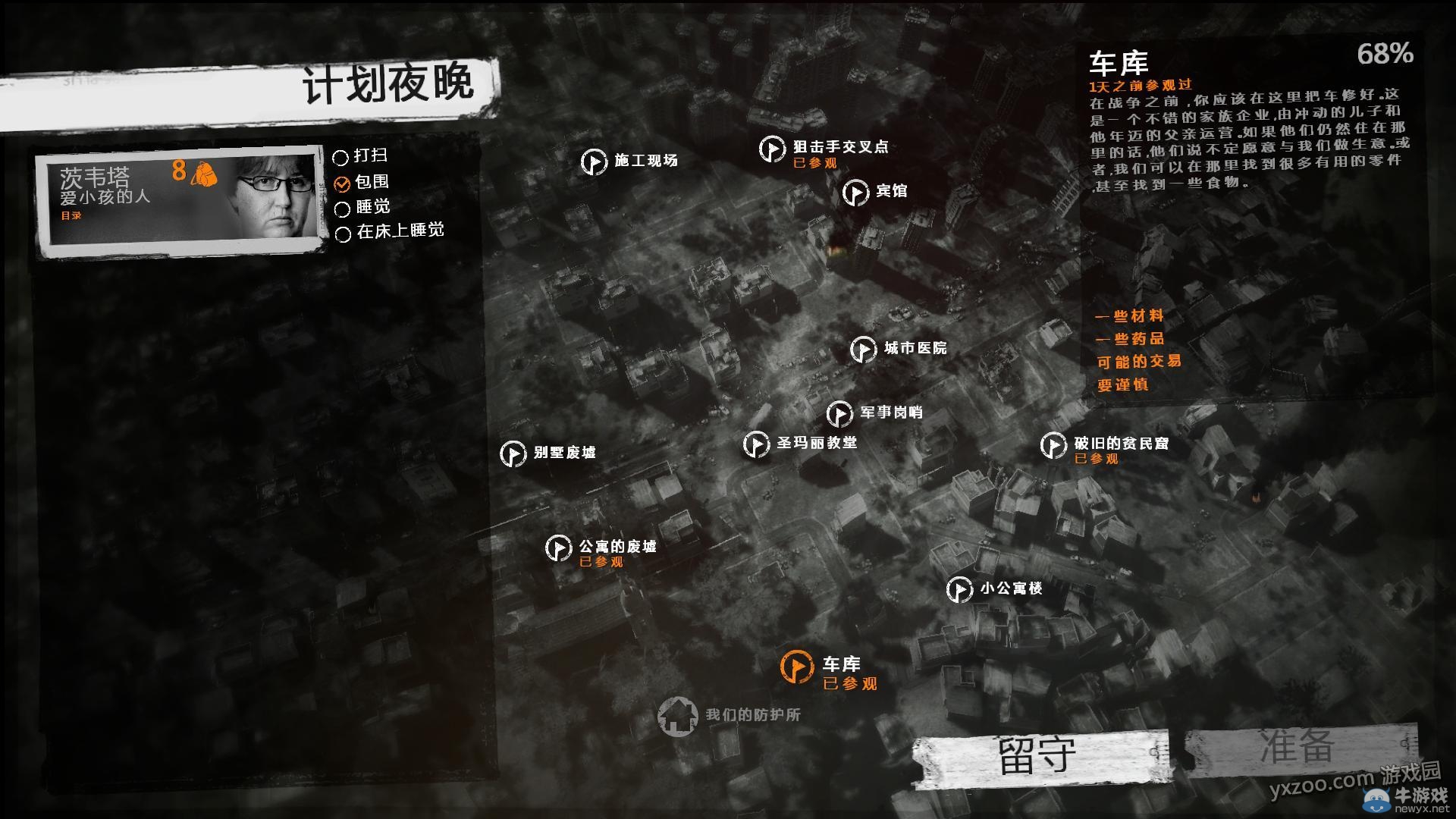Select the orange 车库 marker

coord(797,665)
